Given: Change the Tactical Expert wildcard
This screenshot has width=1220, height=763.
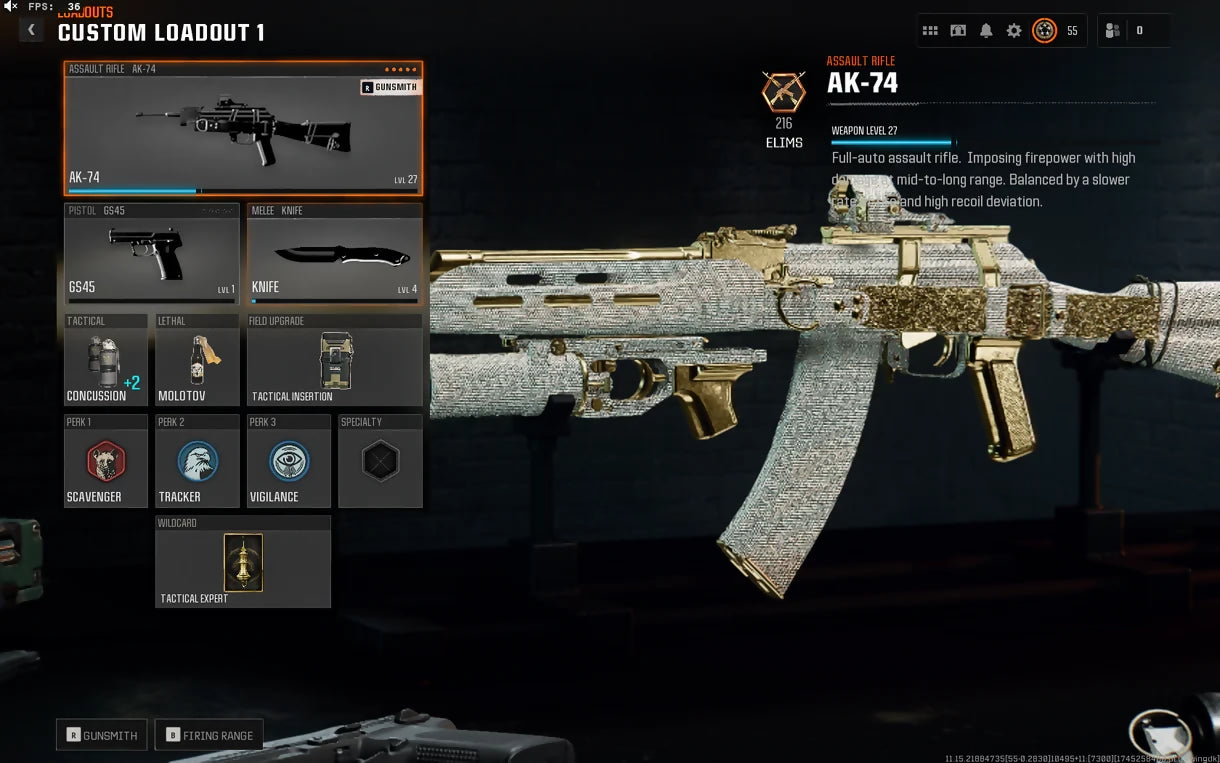Looking at the screenshot, I should click(243, 562).
